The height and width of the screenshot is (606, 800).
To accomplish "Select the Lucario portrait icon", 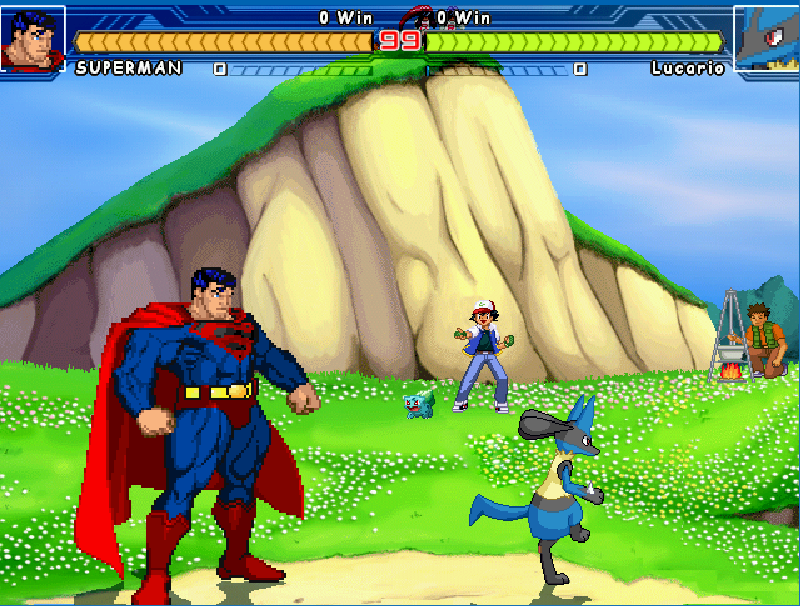I will tap(767, 38).
